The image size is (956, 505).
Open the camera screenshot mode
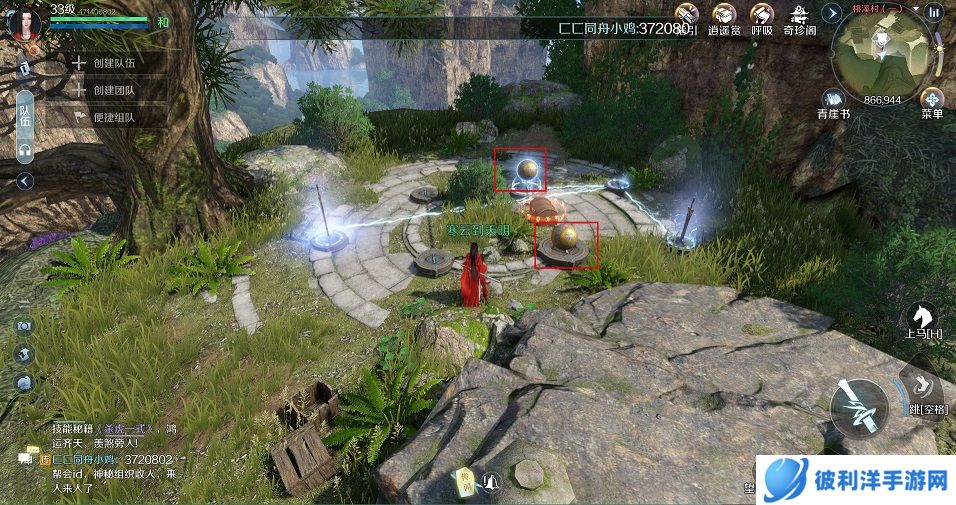pos(24,326)
